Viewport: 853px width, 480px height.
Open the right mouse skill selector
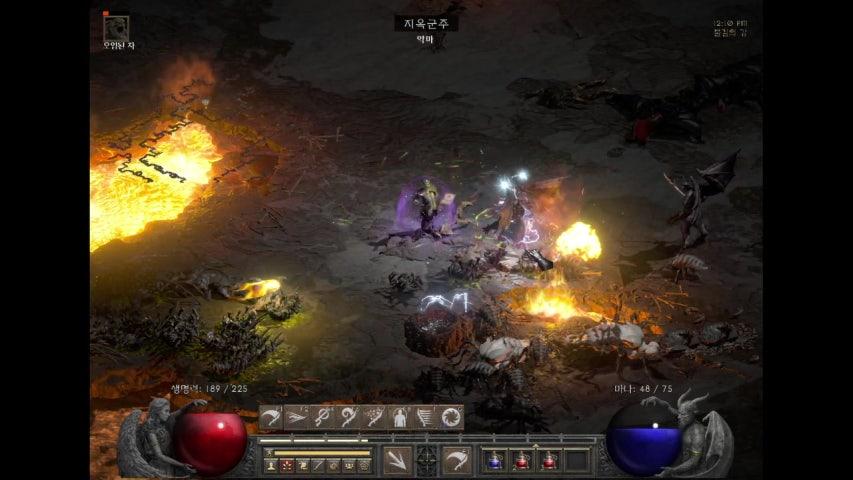click(458, 460)
